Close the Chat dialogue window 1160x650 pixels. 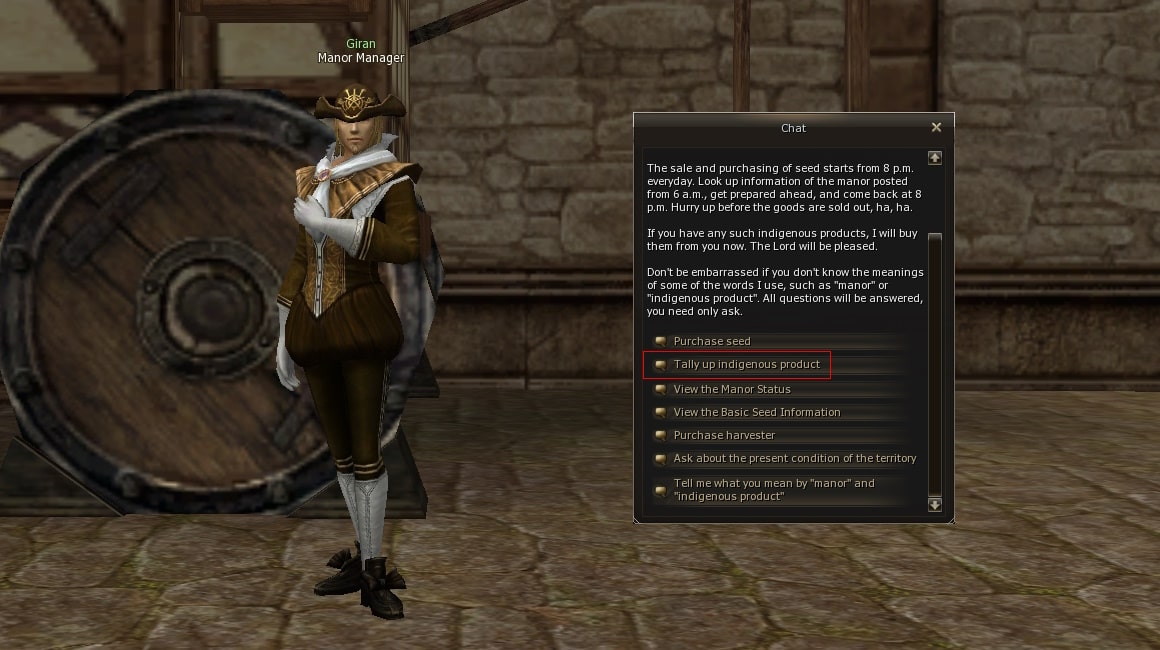coord(936,128)
